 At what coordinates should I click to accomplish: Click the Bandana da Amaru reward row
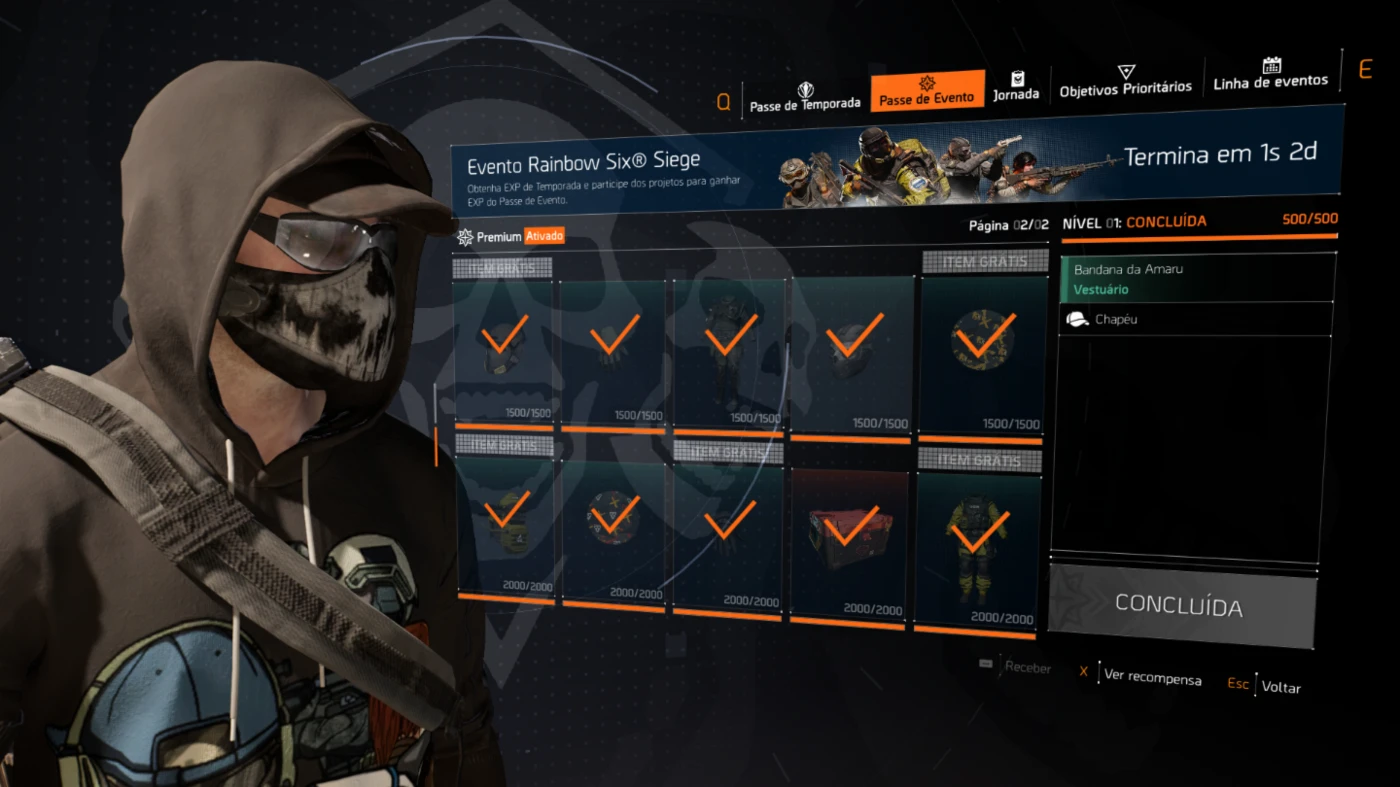[1196, 278]
